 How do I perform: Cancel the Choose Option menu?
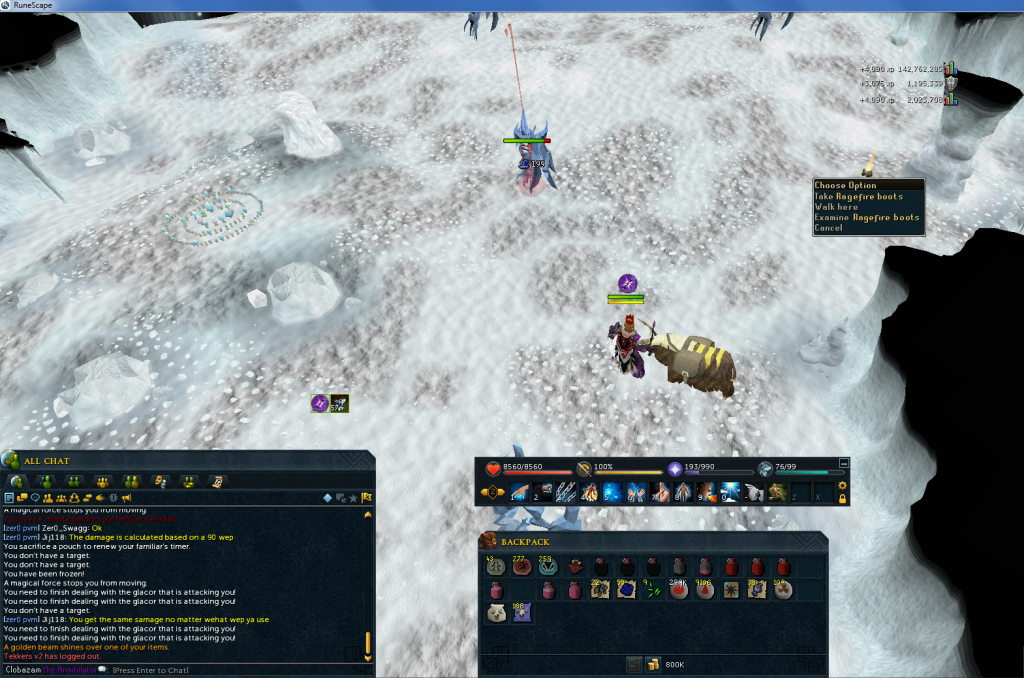(x=829, y=228)
